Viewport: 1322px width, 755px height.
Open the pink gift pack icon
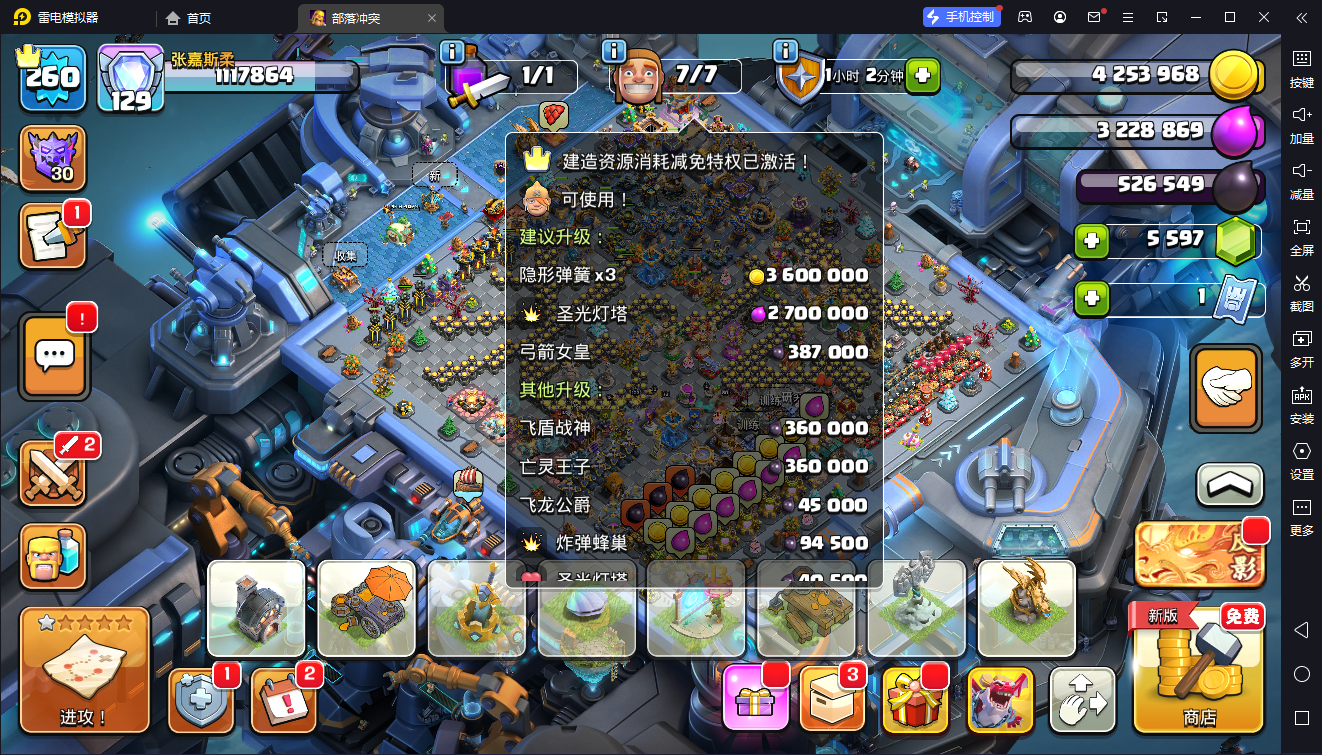(x=755, y=696)
